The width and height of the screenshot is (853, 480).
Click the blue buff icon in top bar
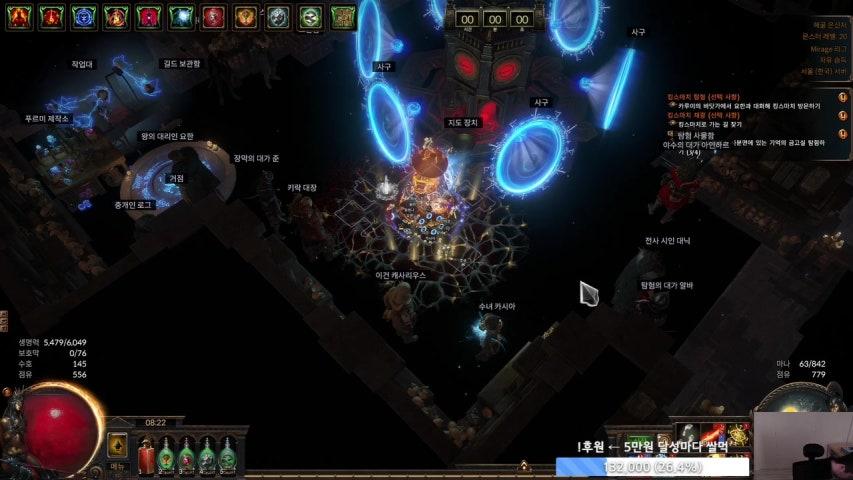pyautogui.click(x=84, y=16)
